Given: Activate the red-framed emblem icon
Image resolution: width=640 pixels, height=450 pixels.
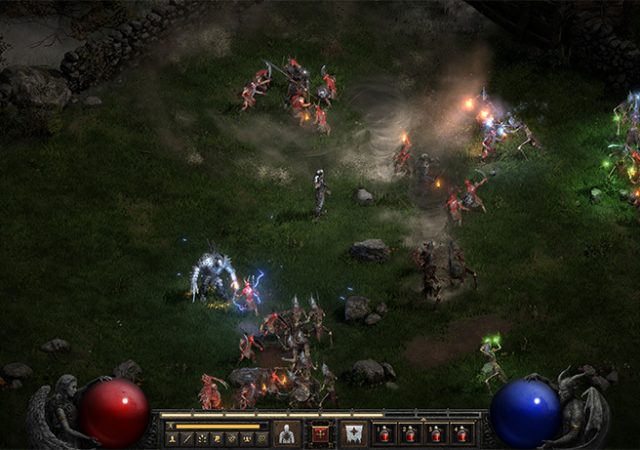Looking at the screenshot, I should pyautogui.click(x=320, y=433).
